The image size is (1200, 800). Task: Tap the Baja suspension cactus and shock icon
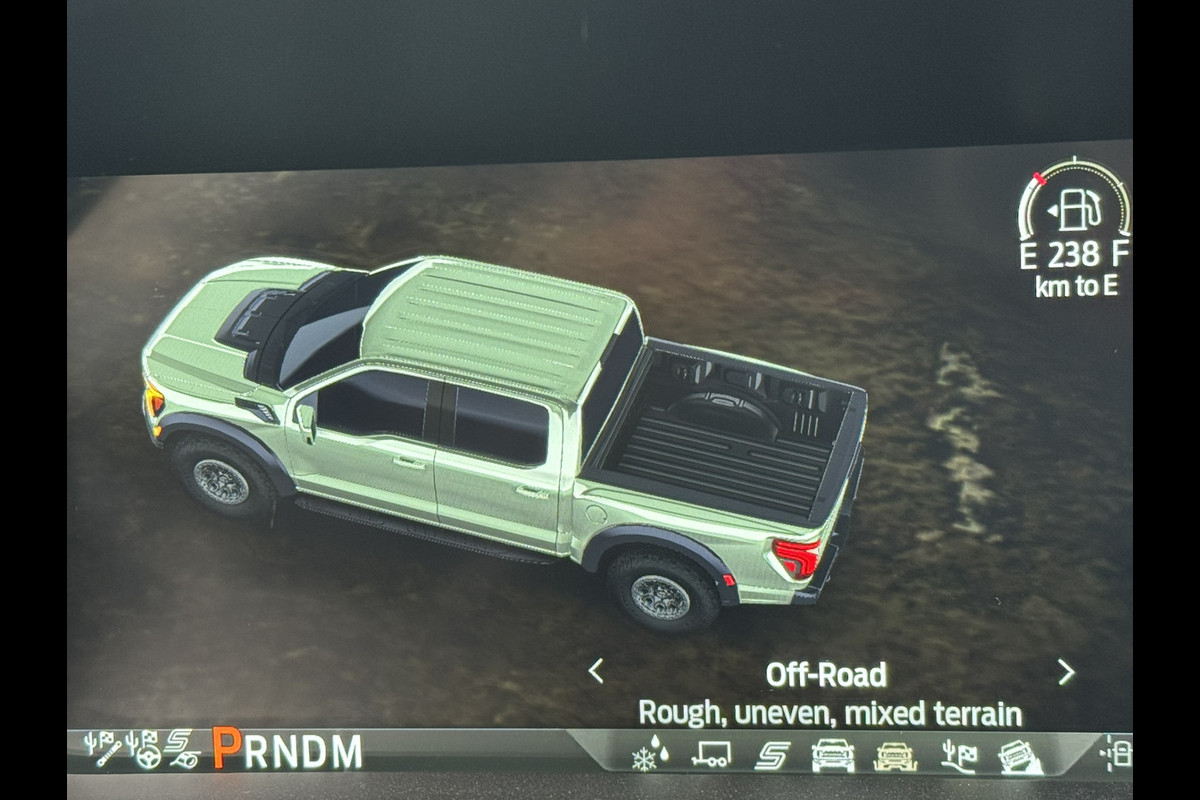pos(103,749)
